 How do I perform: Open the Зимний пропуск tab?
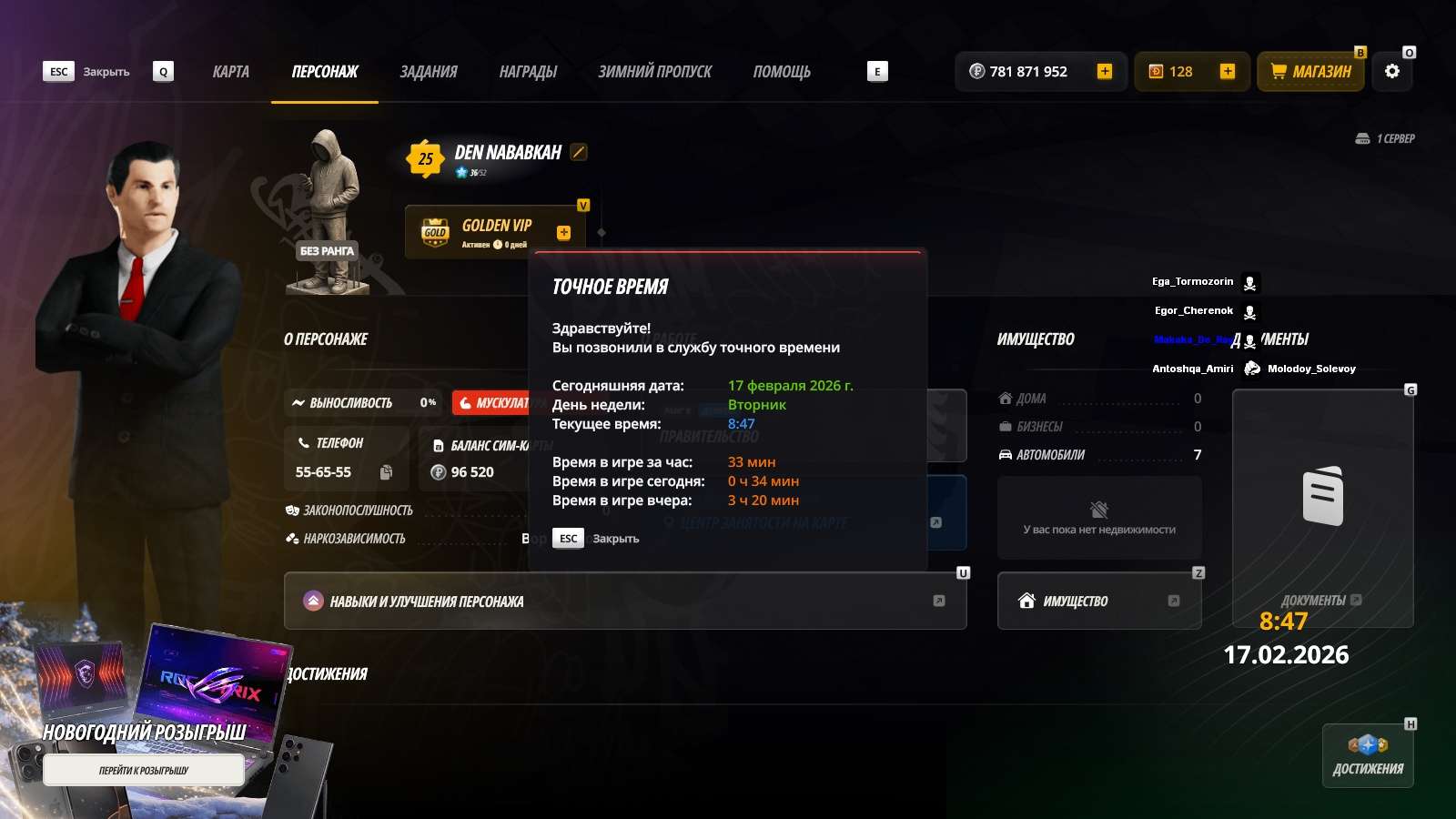click(654, 72)
